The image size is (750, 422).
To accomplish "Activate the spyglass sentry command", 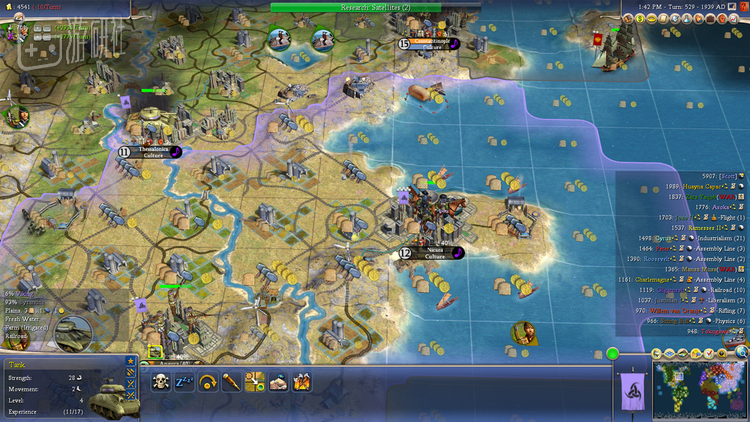I will coord(231,381).
